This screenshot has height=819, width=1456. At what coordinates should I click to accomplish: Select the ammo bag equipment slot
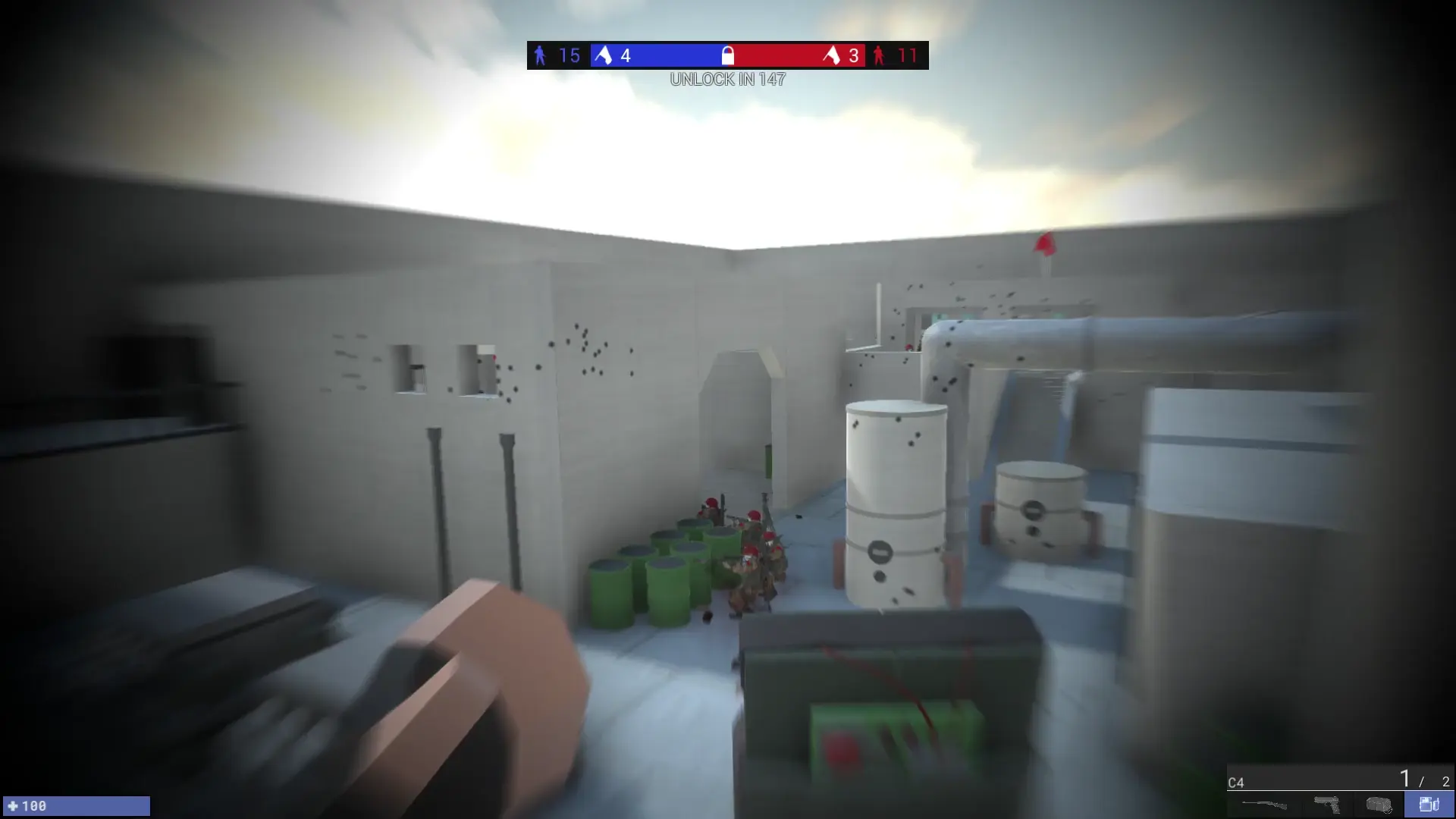1378,805
